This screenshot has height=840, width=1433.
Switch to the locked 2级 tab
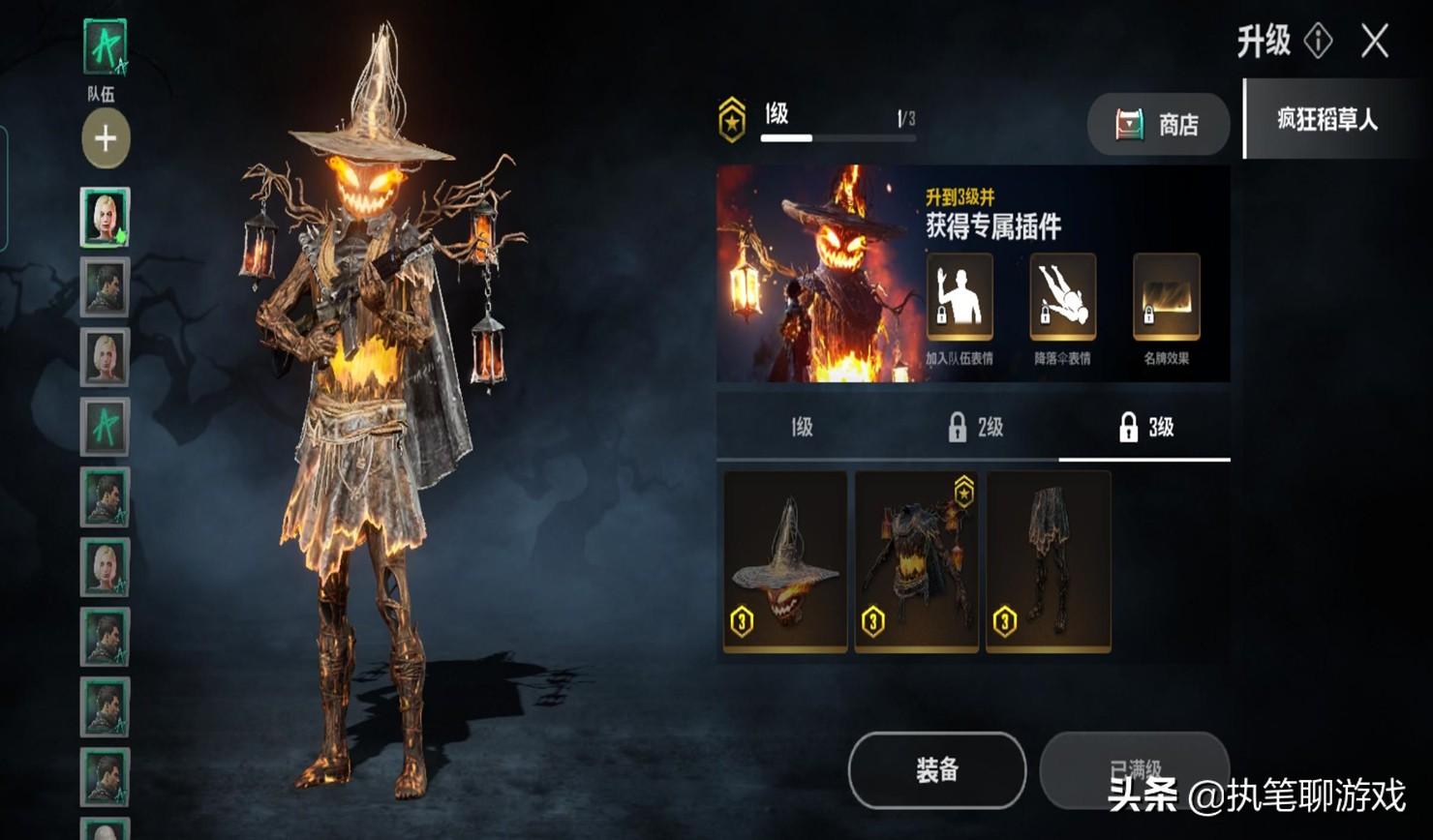(x=974, y=427)
